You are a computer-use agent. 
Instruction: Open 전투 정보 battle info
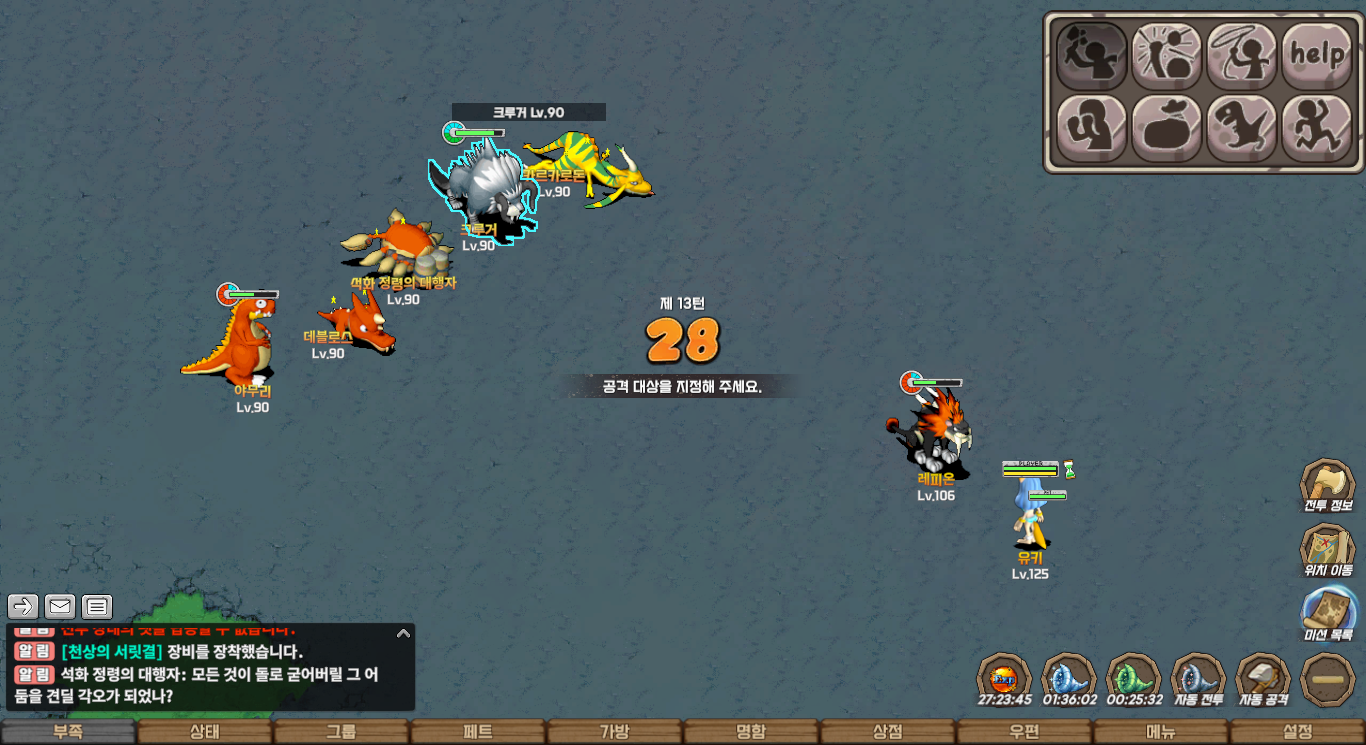point(1328,486)
